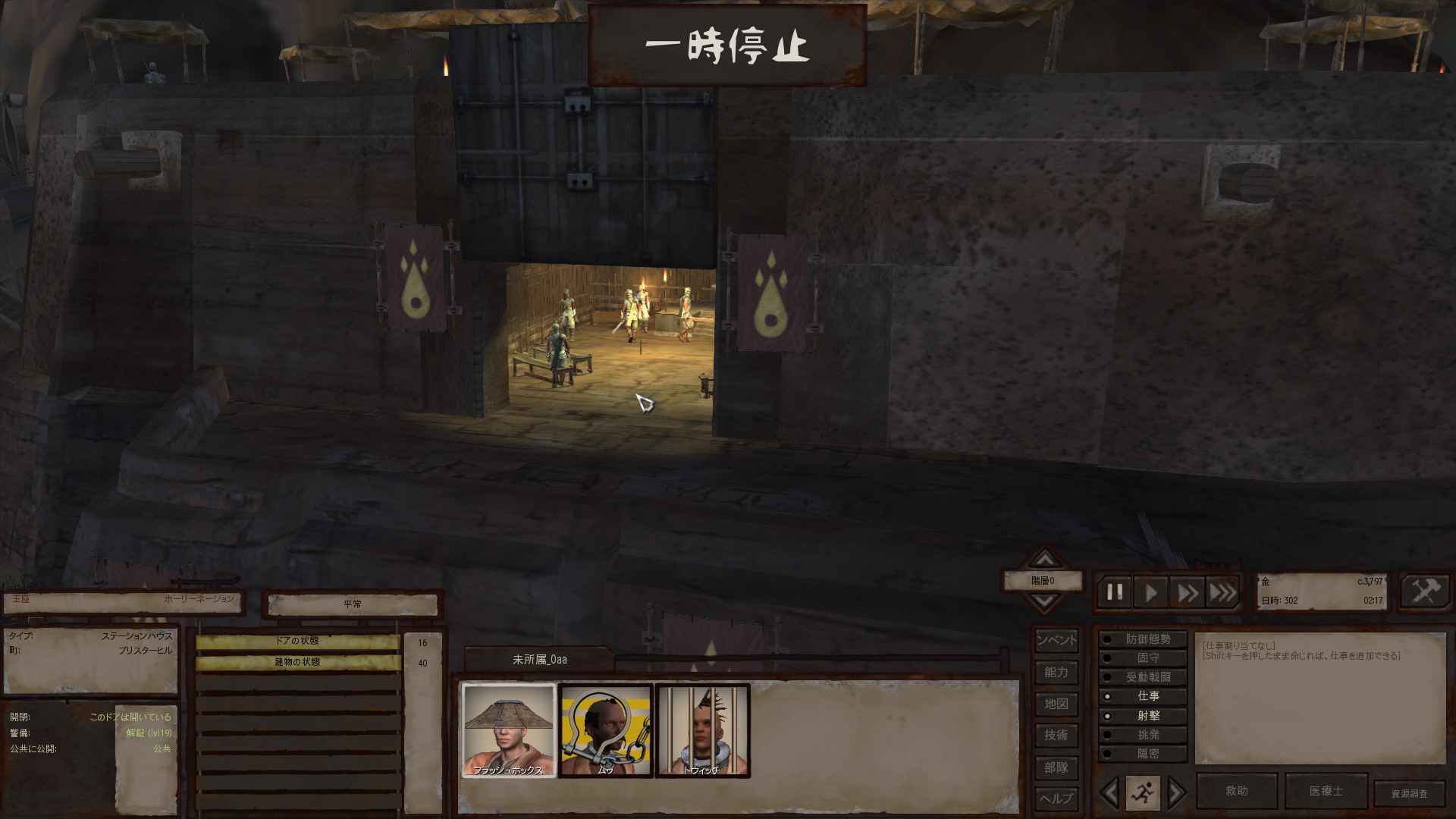Select the フラッシュボックス character portrait
The width and height of the screenshot is (1456, 819).
(509, 730)
